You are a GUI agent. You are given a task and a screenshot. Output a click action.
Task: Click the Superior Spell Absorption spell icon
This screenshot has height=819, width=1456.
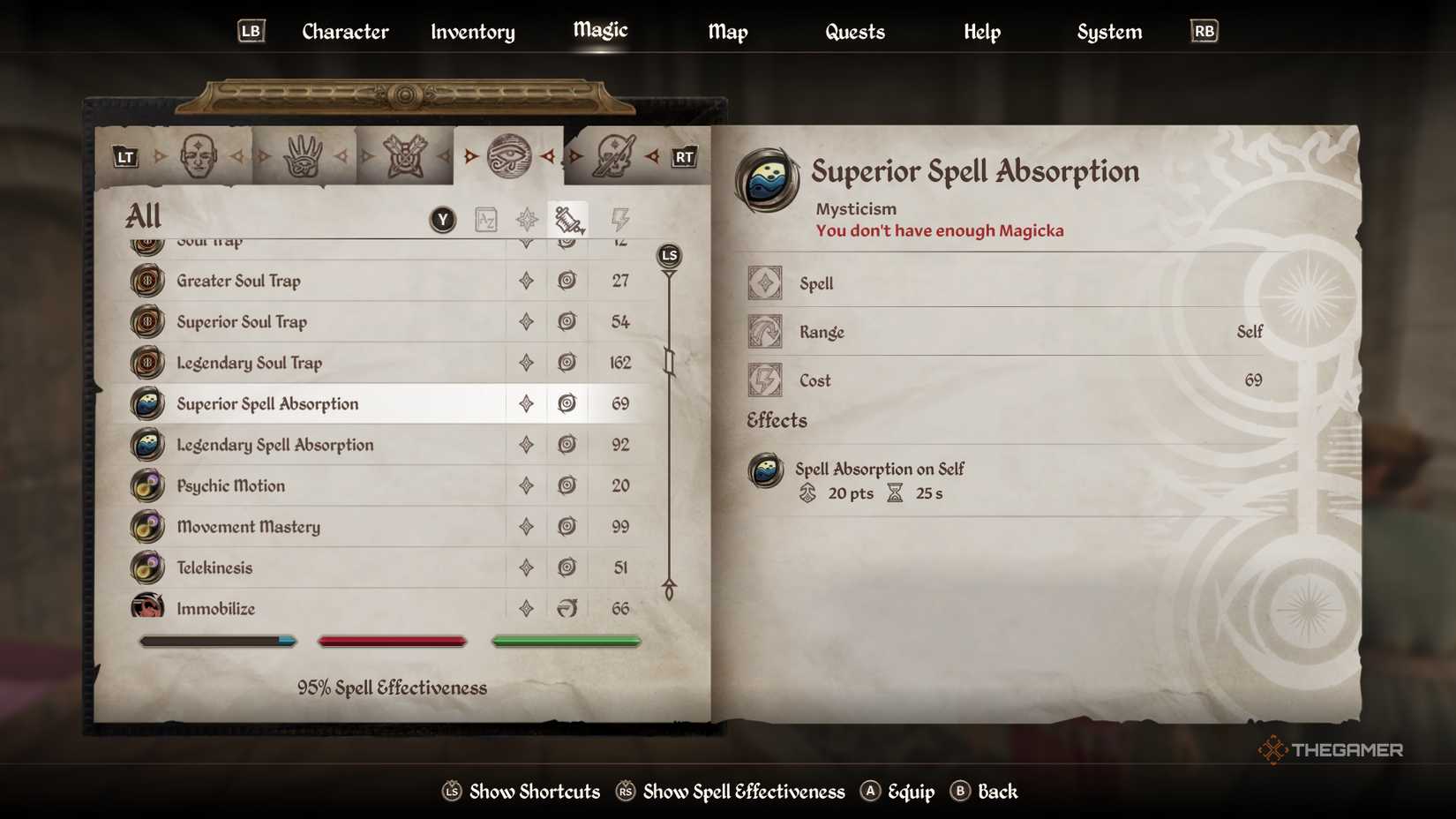coord(146,403)
